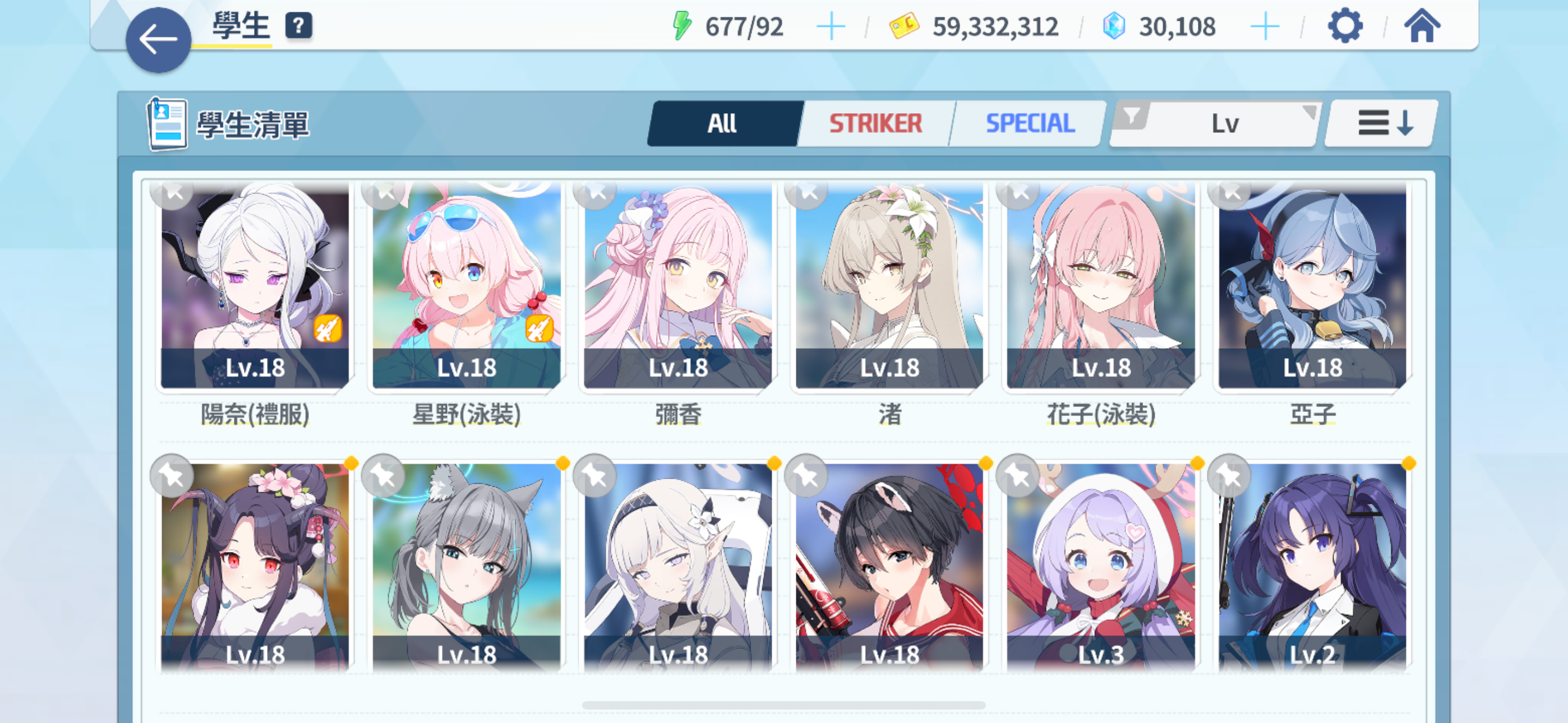1568x723 pixels.
Task: Open the 學生 help question mark
Action: click(x=297, y=26)
